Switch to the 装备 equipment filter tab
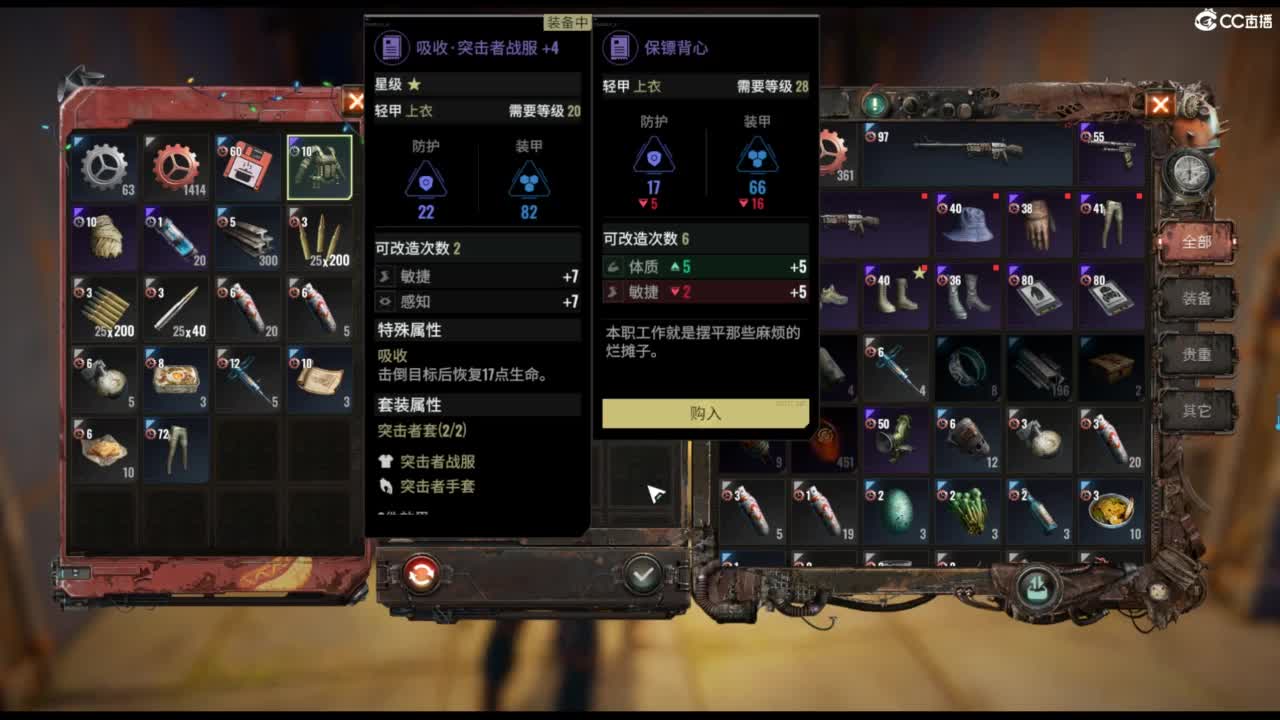1280x720 pixels. (1196, 299)
